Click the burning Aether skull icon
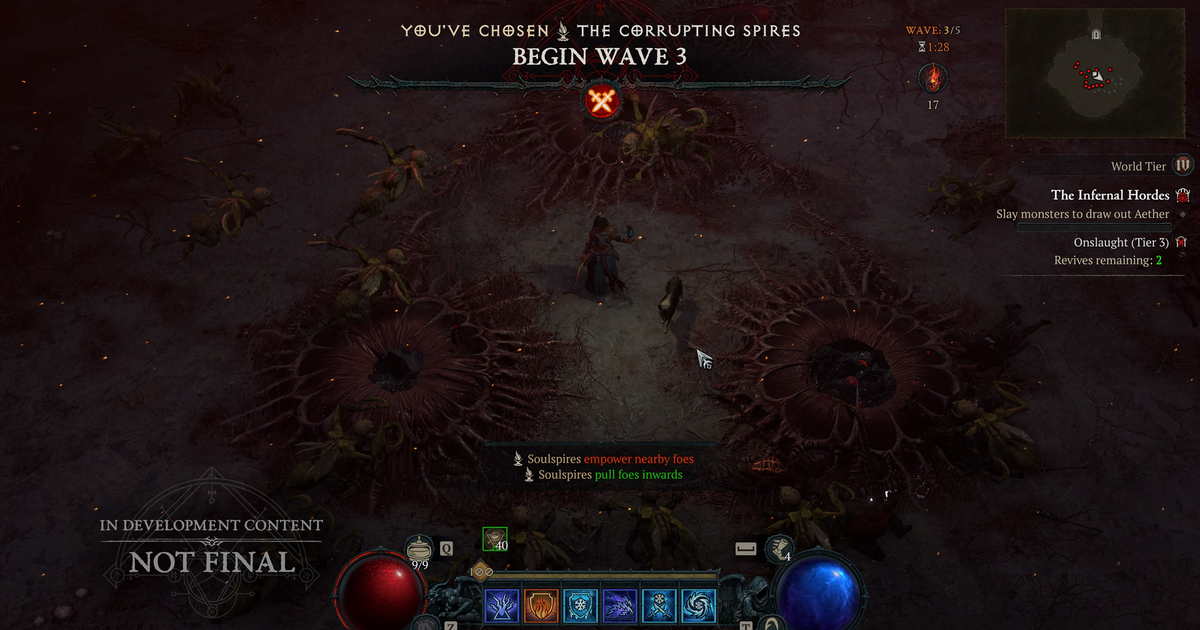Image resolution: width=1200 pixels, height=630 pixels. click(x=932, y=78)
